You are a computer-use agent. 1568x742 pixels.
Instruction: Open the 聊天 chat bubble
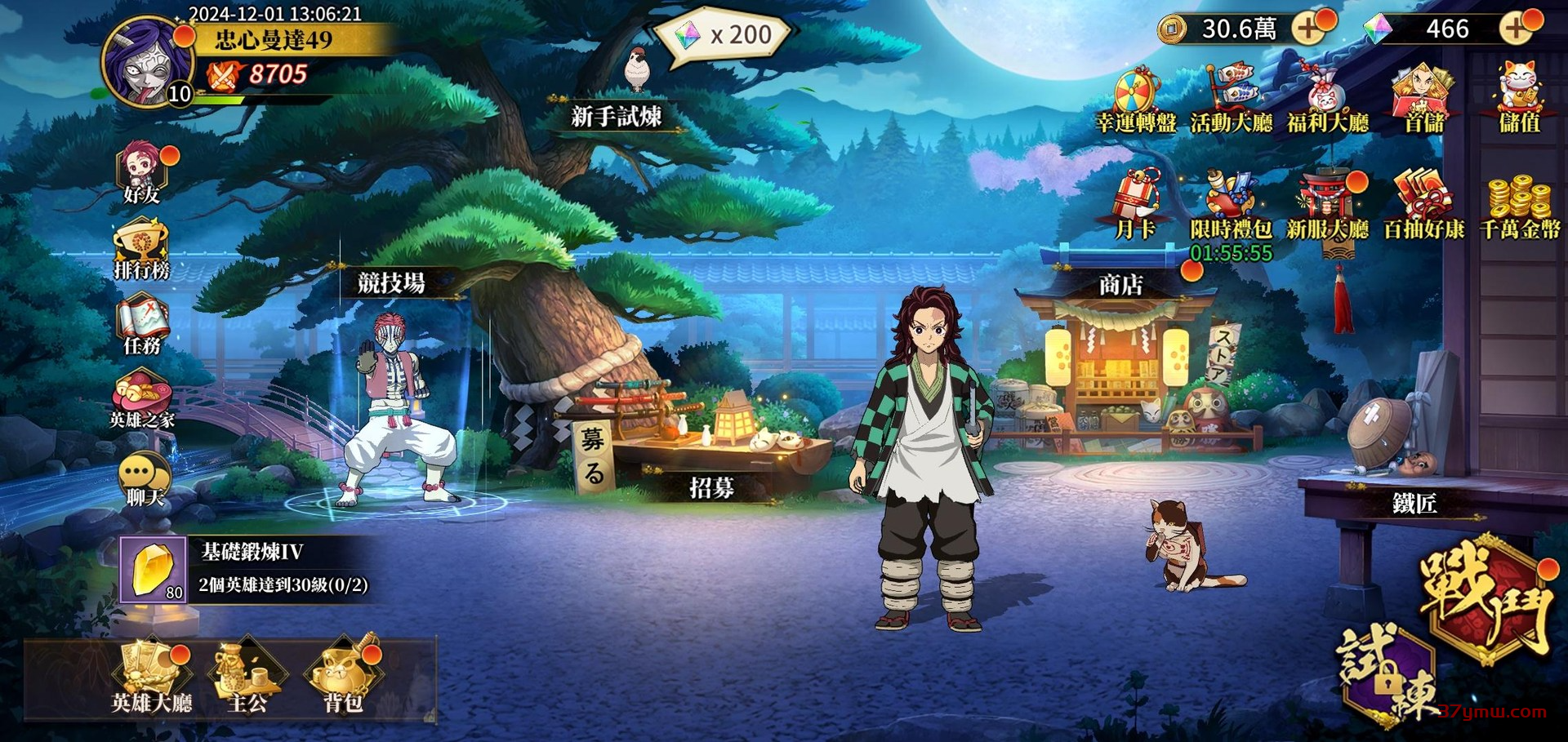point(144,478)
